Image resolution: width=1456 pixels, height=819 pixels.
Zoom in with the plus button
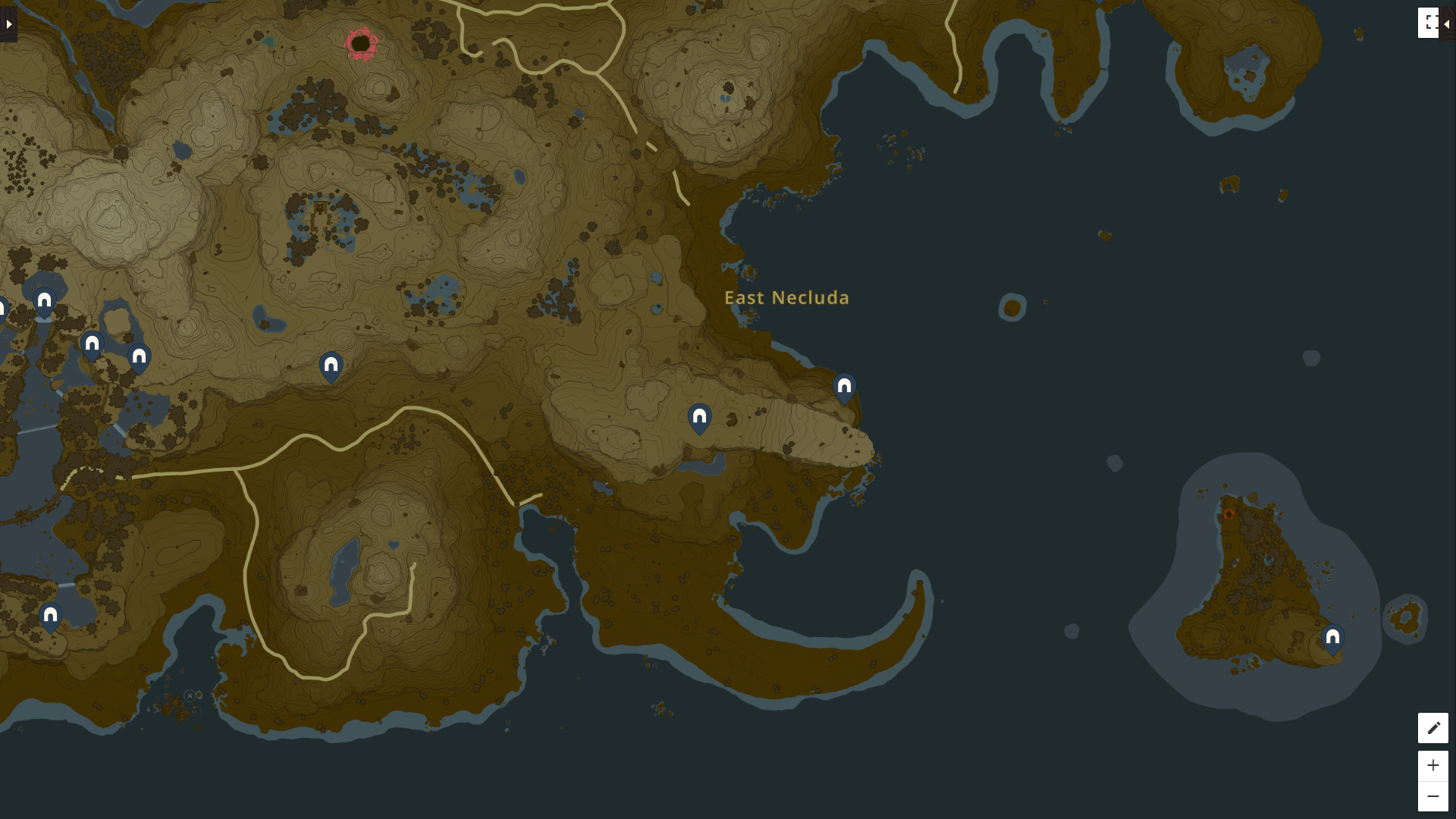point(1433,765)
